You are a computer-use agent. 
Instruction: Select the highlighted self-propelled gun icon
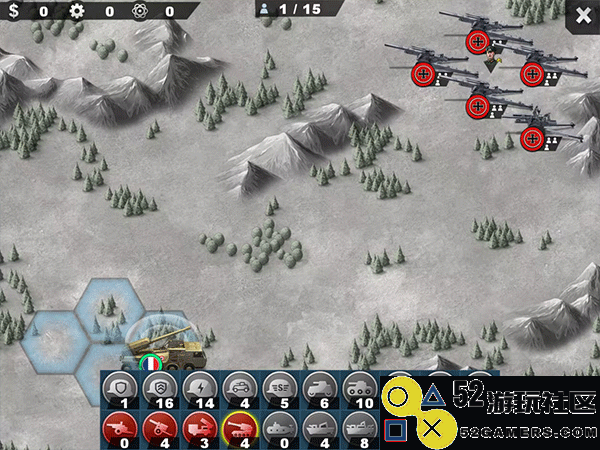click(x=238, y=426)
